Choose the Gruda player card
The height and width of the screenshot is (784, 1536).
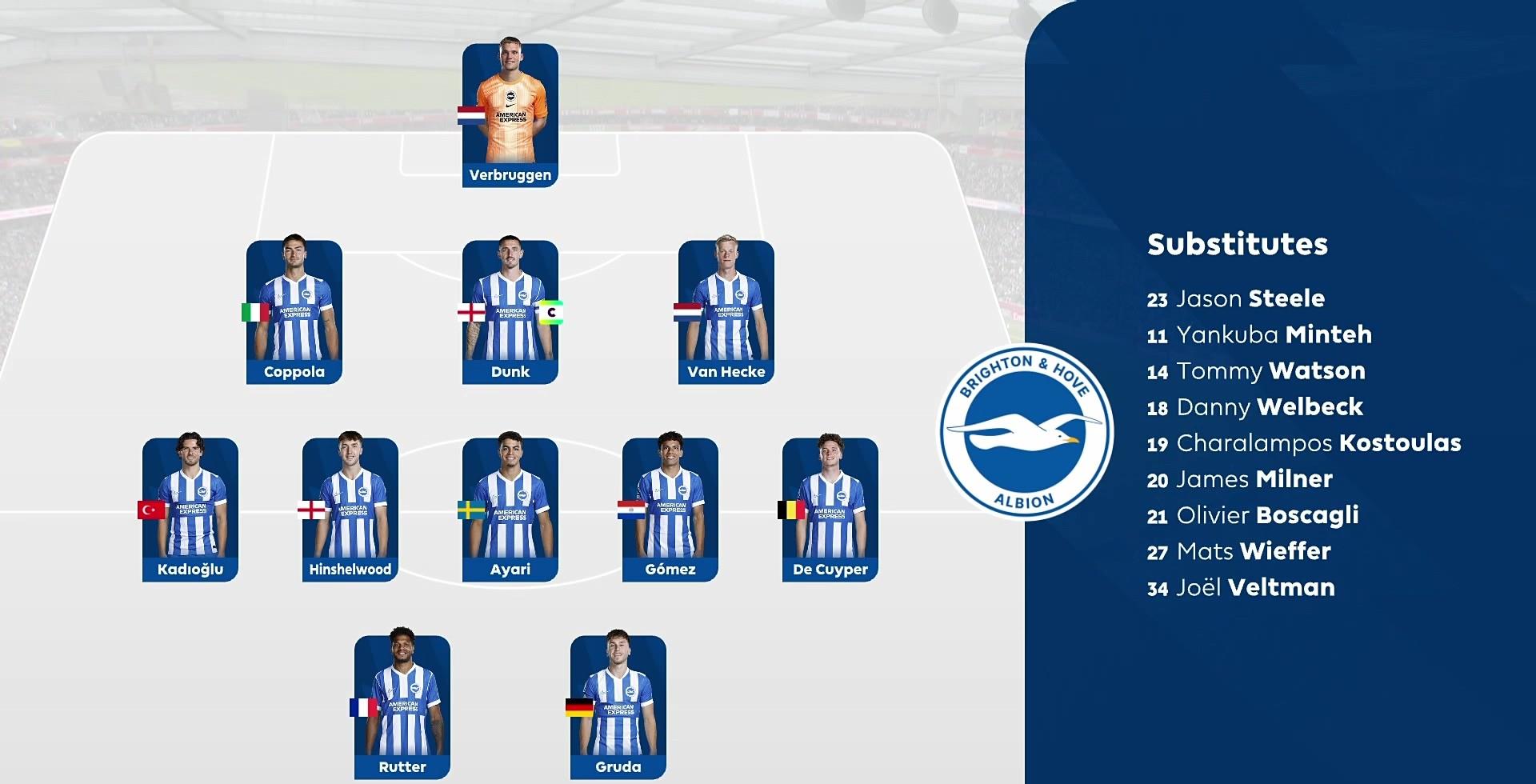click(618, 707)
